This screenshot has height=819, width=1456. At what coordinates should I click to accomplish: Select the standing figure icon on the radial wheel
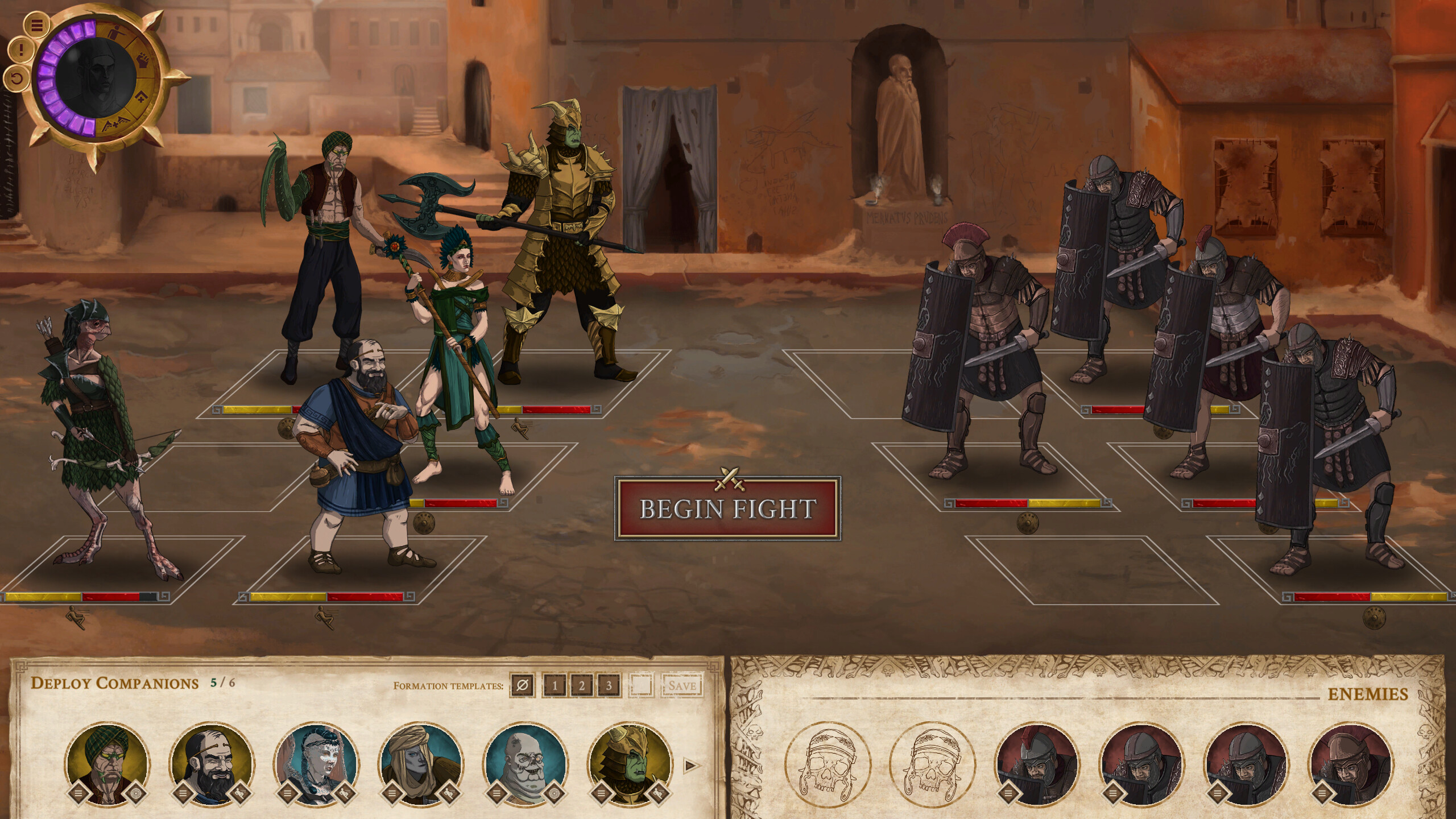[117, 33]
